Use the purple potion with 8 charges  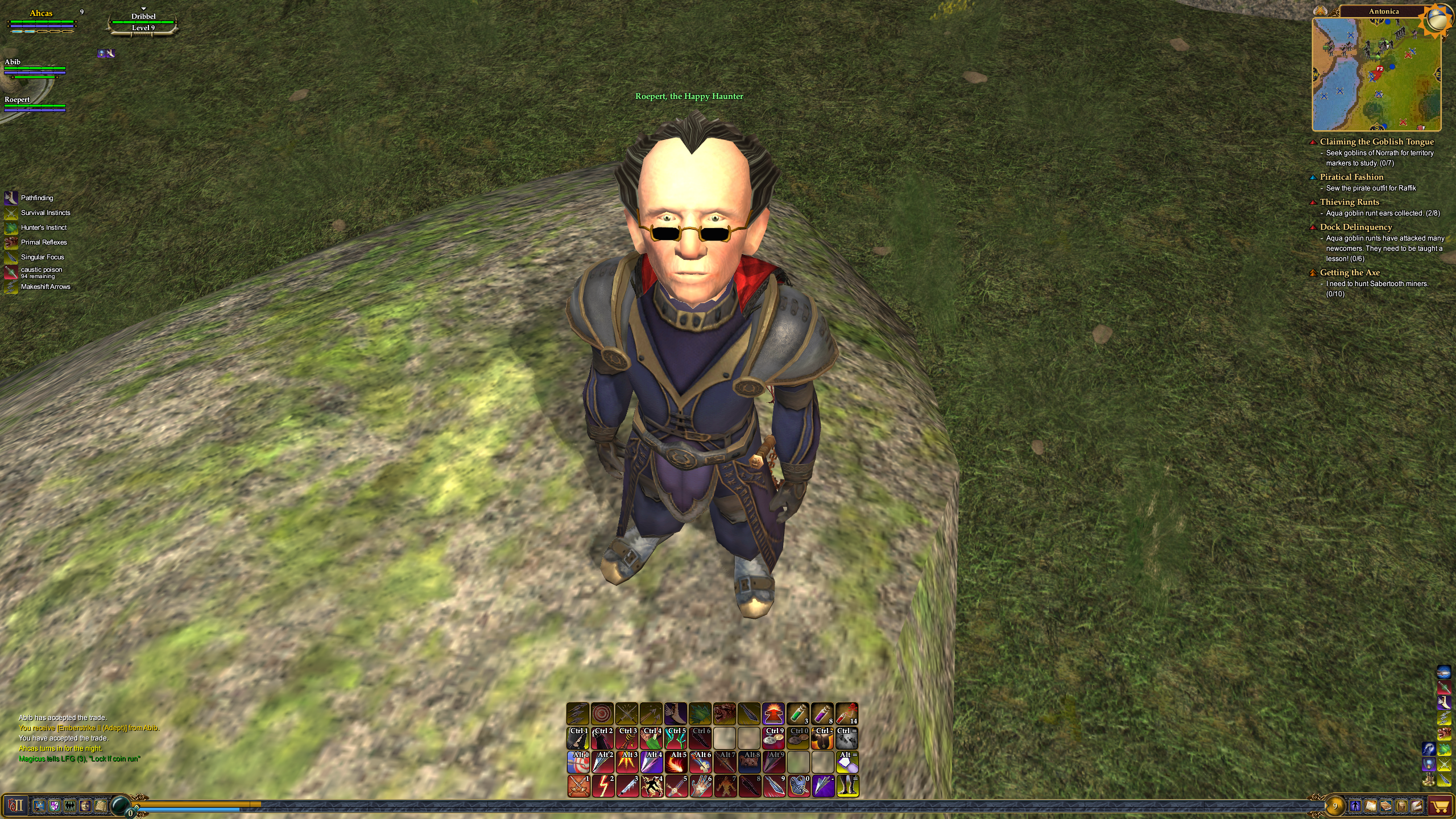pos(822,714)
